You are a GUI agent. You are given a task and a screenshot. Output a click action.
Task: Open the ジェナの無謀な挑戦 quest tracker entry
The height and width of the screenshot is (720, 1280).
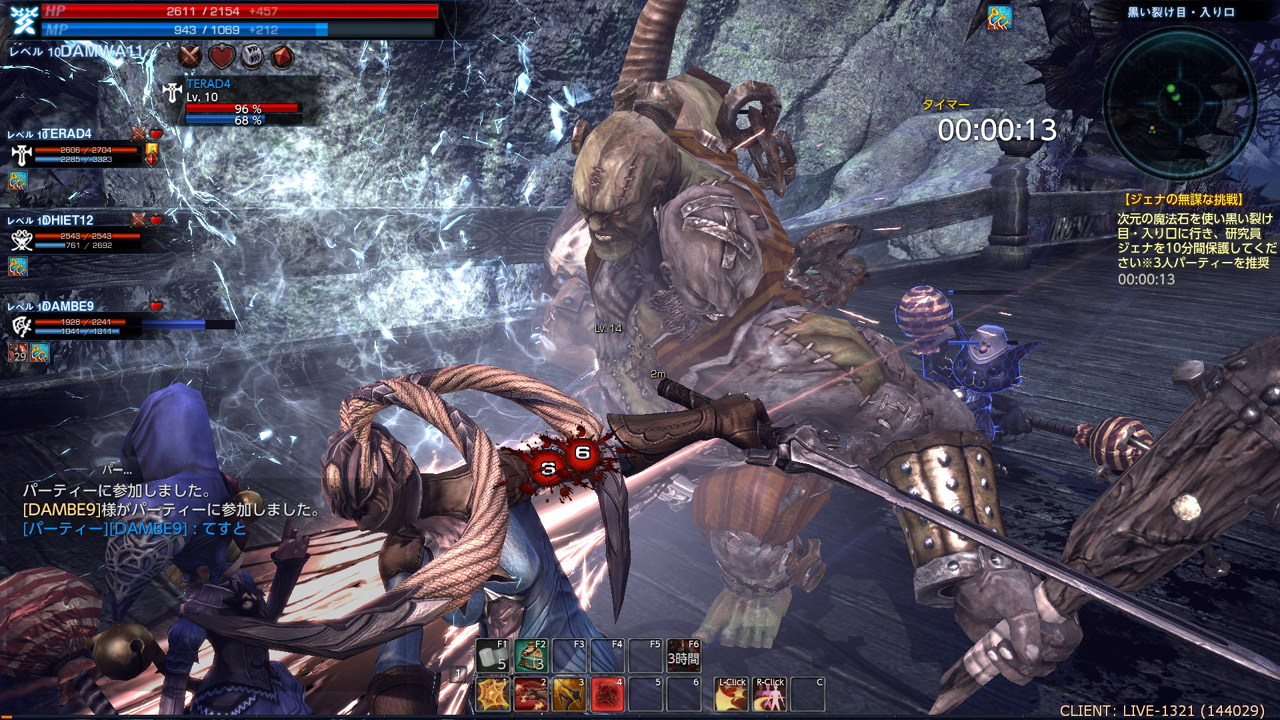coord(1181,200)
